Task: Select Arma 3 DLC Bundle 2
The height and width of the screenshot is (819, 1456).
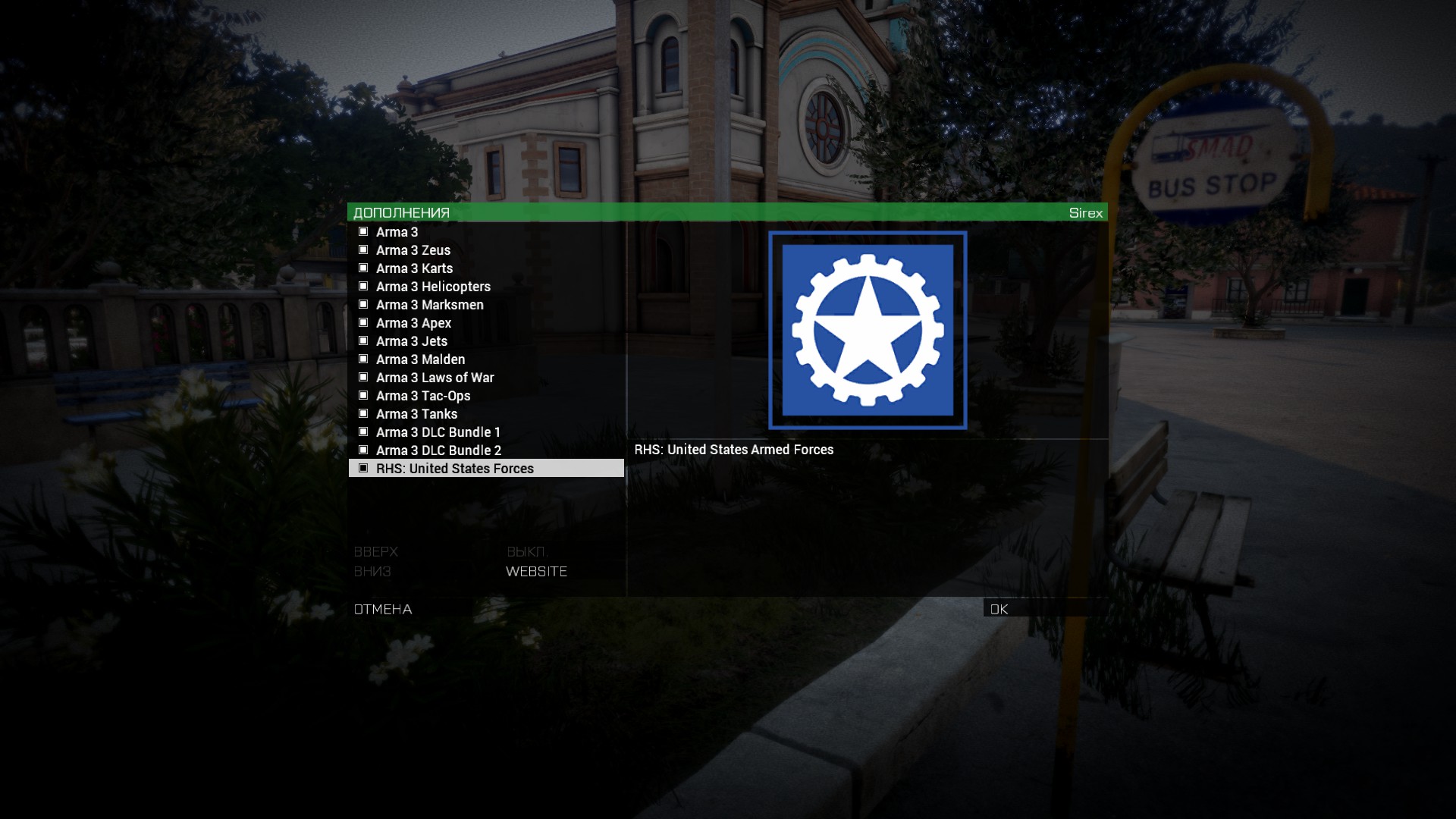Action: point(438,450)
